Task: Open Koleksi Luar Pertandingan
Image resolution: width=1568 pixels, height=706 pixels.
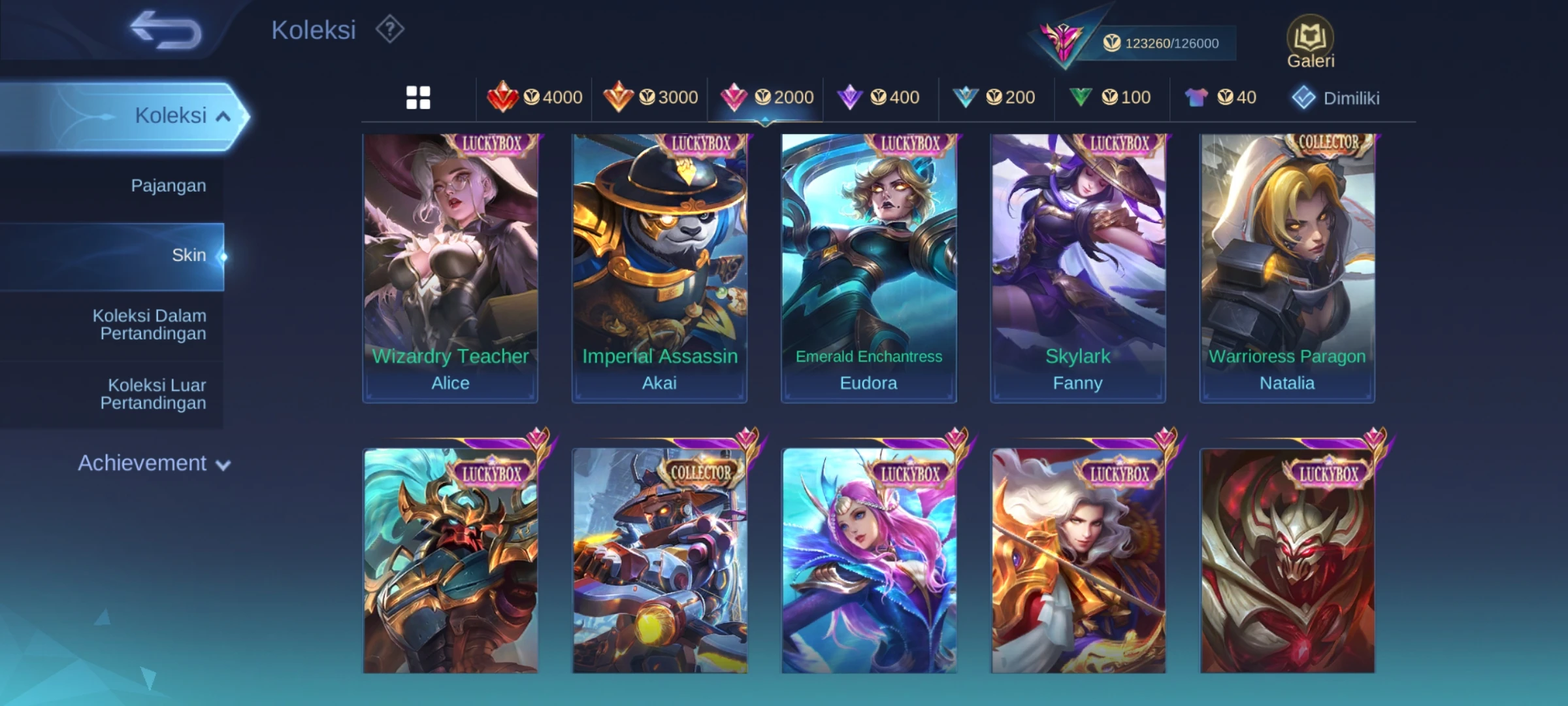Action: pyautogui.click(x=154, y=394)
